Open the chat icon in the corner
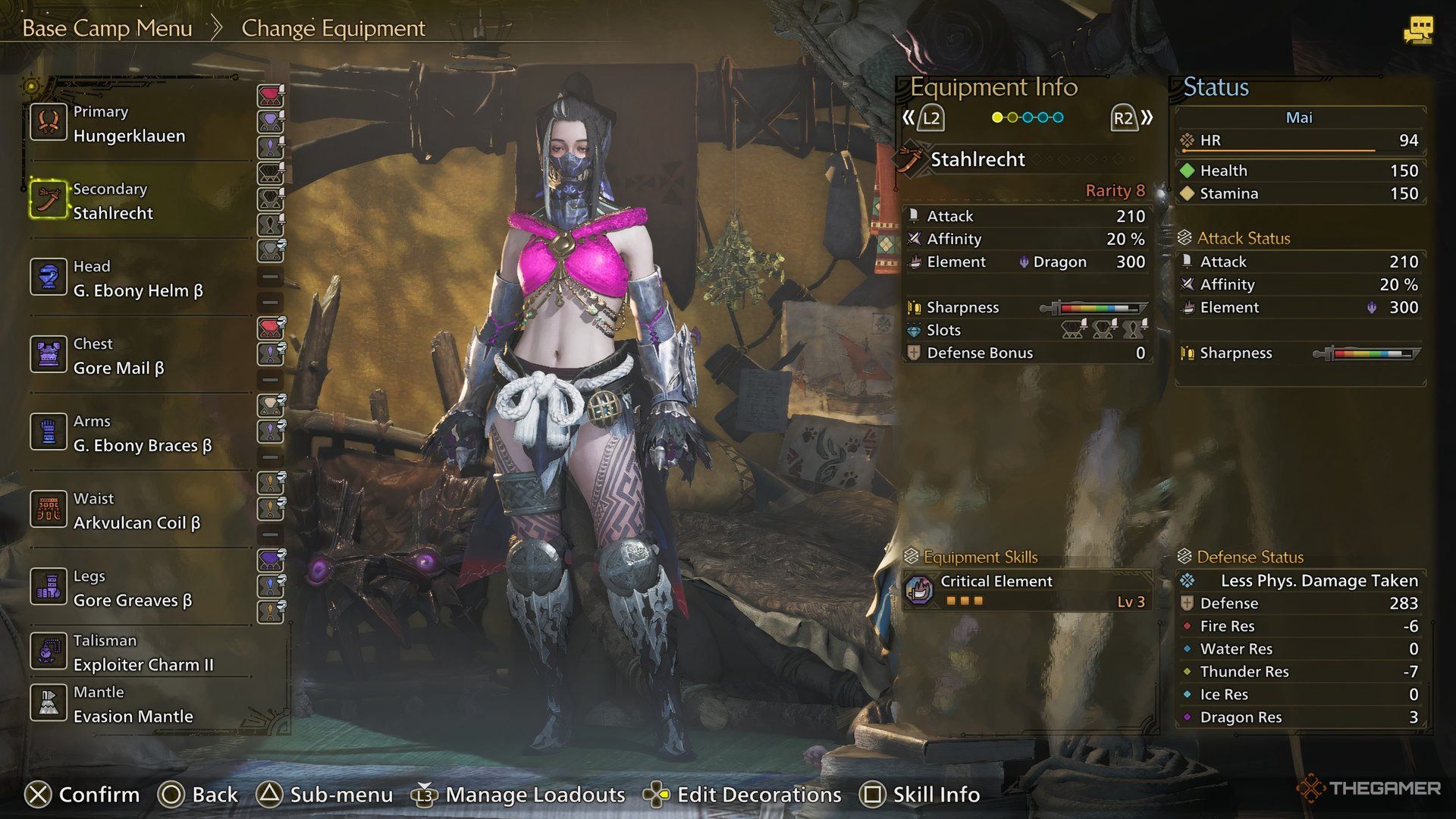The width and height of the screenshot is (1456, 819). (x=1417, y=30)
